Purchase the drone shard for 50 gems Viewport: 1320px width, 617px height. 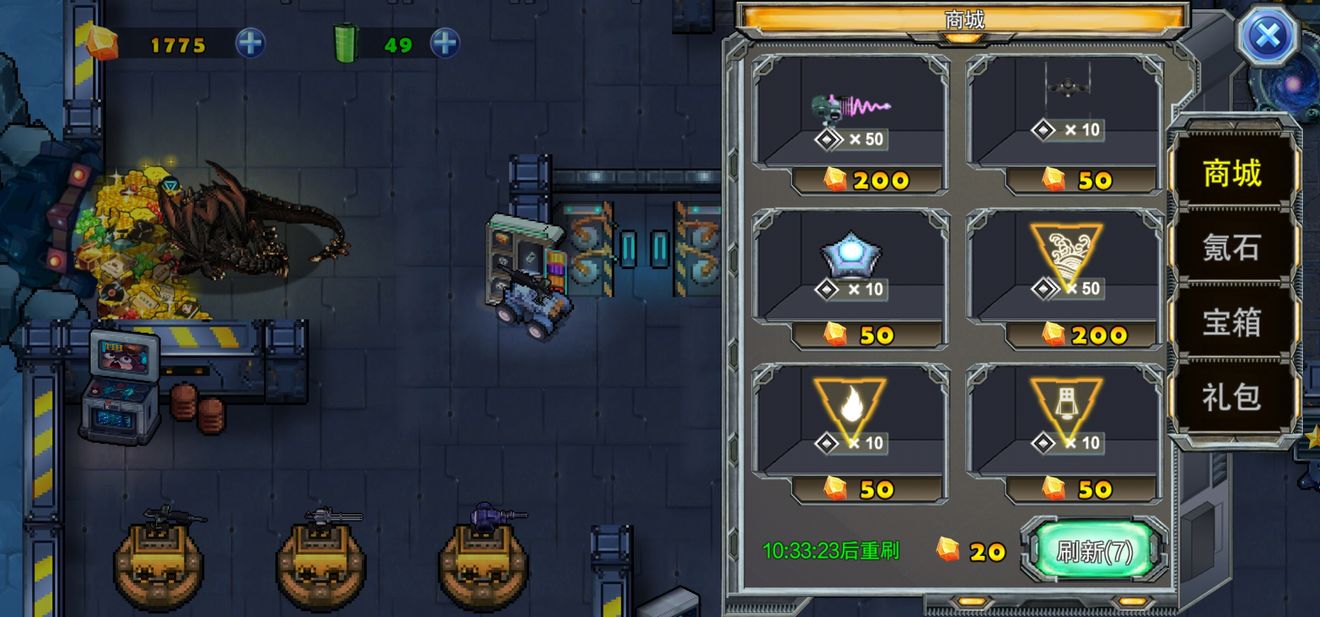point(1065,124)
